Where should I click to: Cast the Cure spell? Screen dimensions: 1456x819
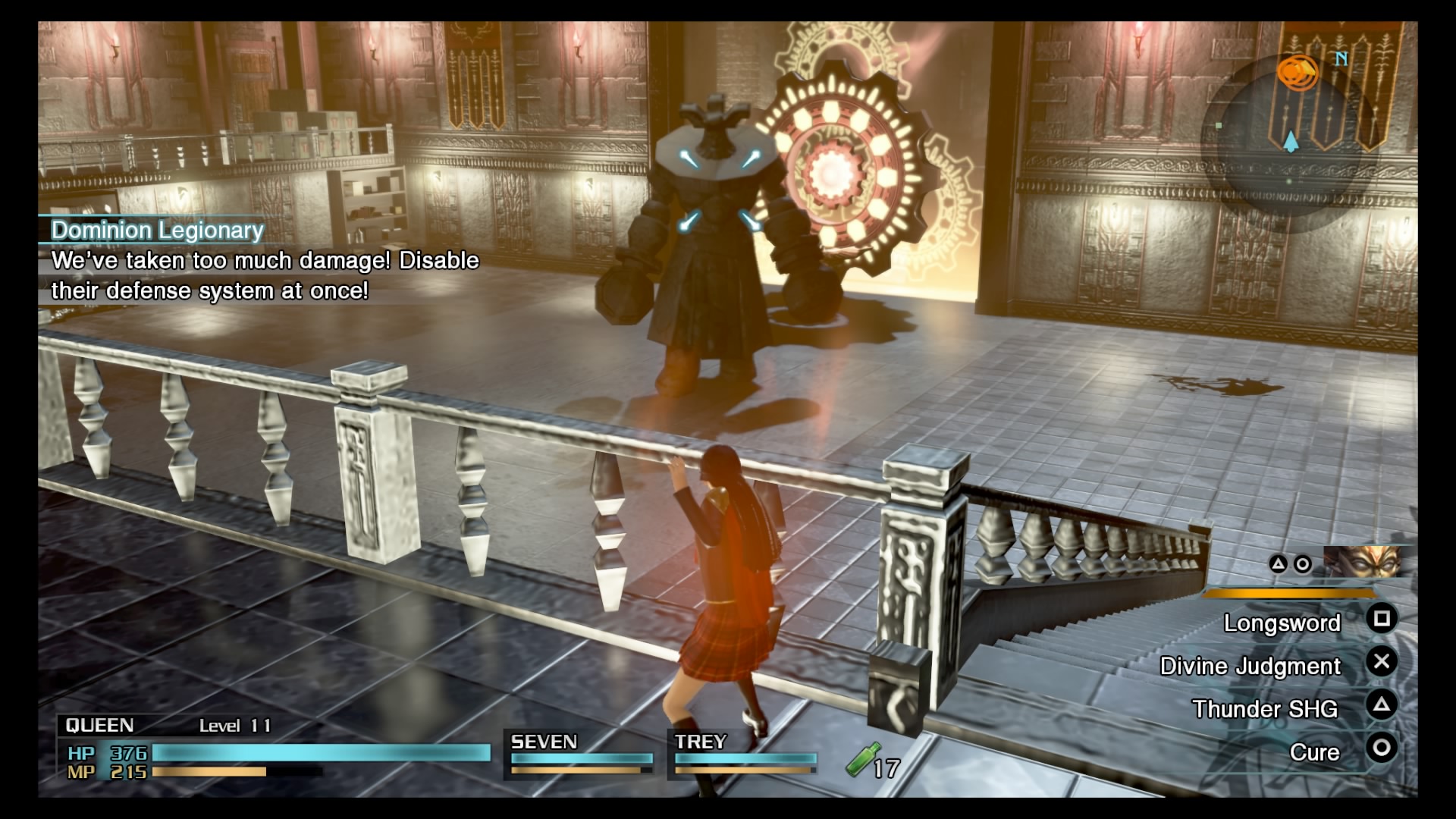[x=1316, y=752]
